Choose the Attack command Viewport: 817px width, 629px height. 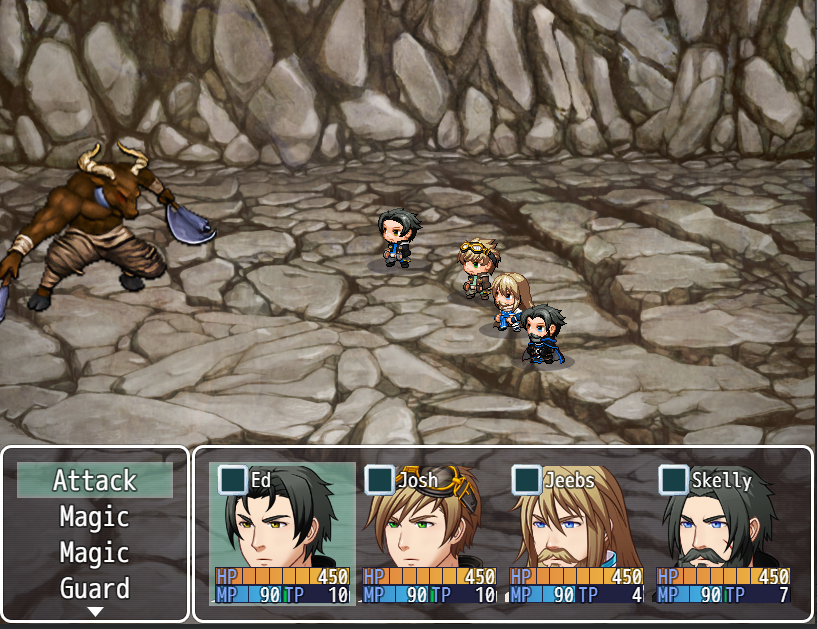pos(95,481)
